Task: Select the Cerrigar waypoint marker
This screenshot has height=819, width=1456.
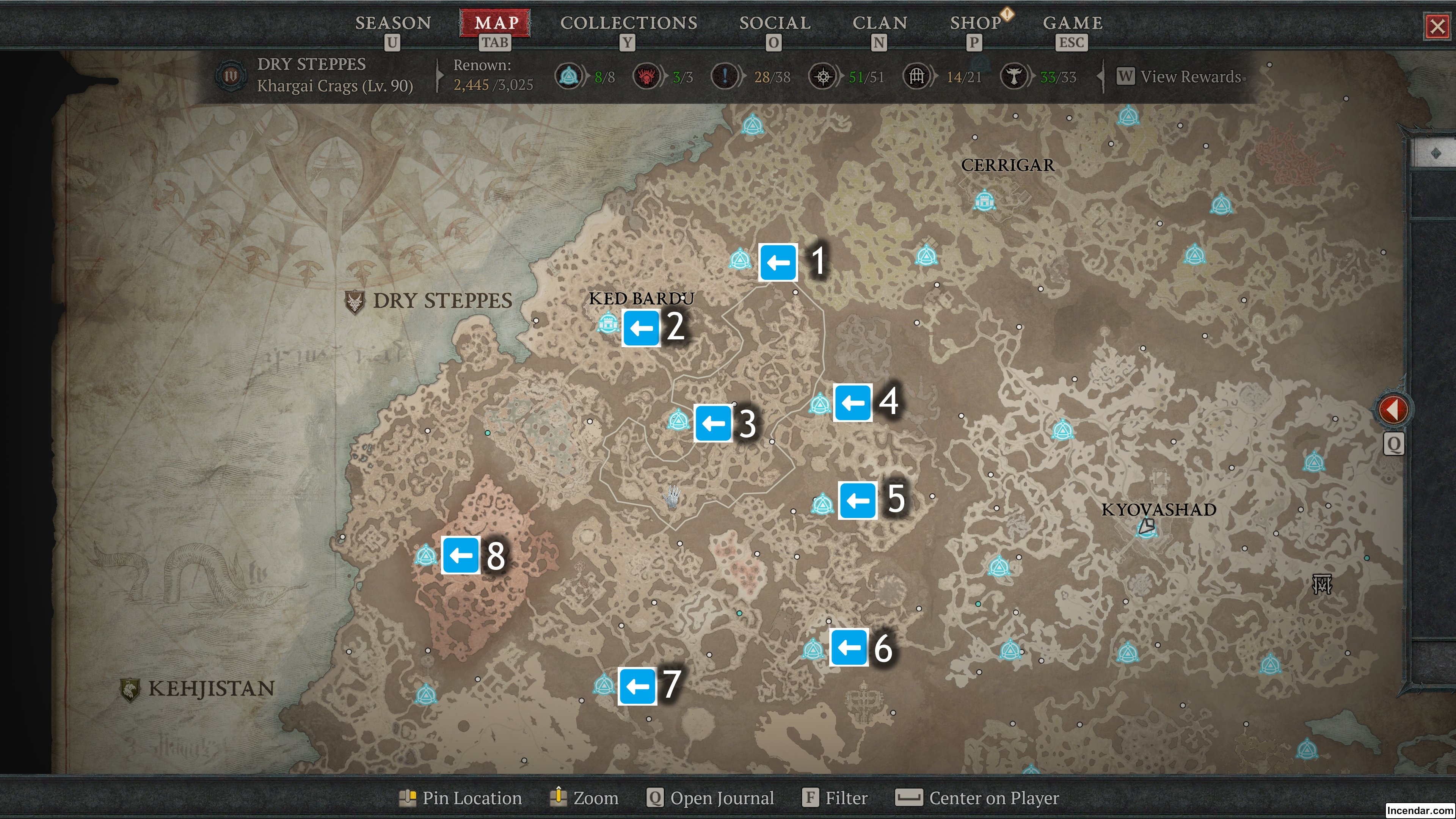Action: point(984,200)
